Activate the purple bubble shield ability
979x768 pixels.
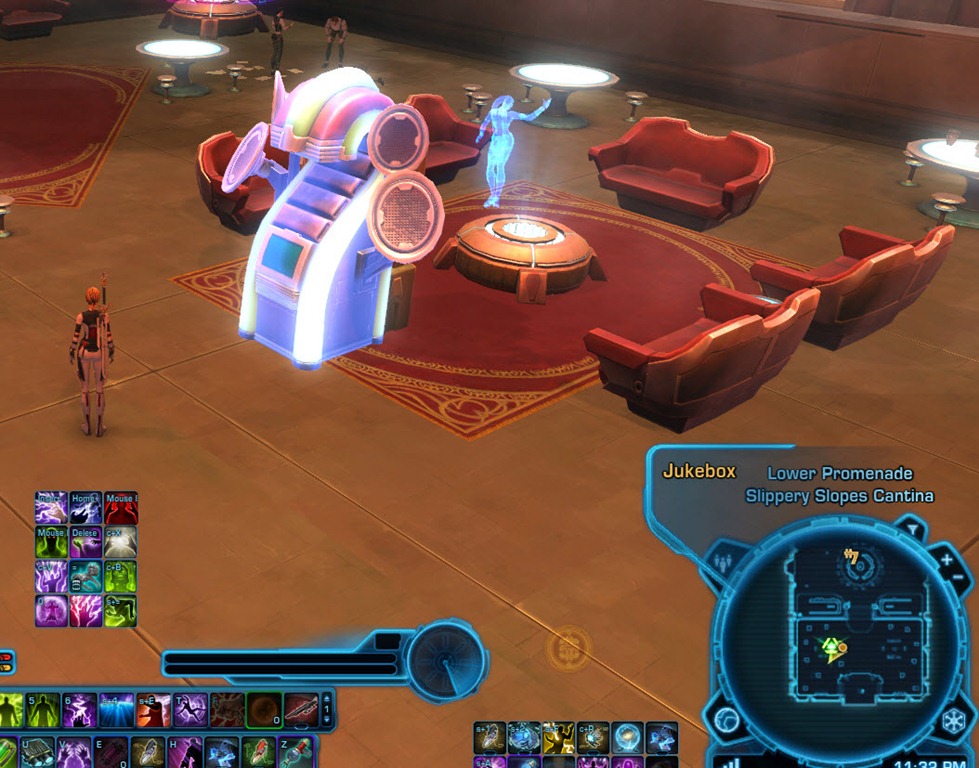click(x=50, y=610)
